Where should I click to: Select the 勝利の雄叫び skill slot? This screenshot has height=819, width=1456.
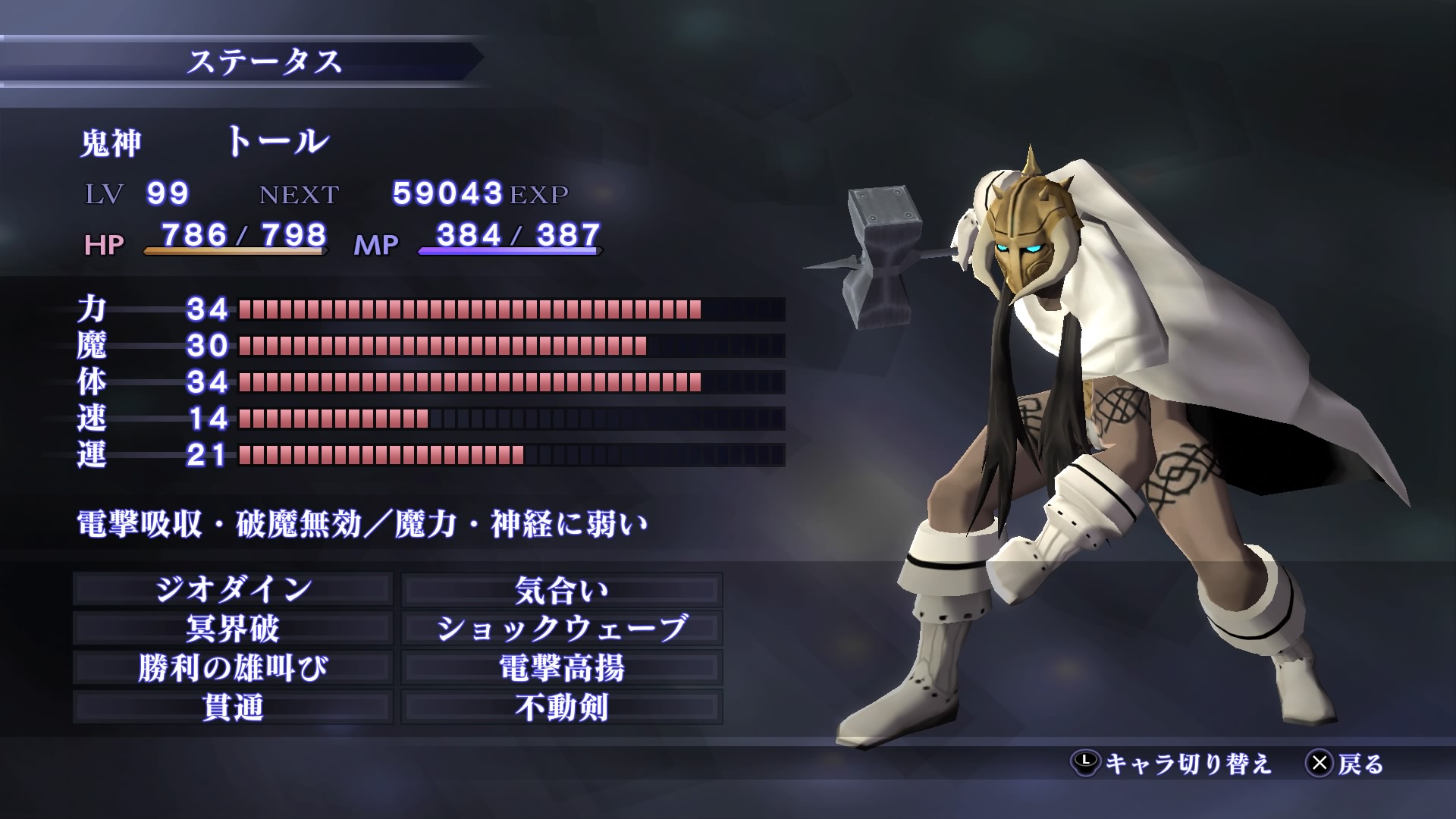[233, 668]
